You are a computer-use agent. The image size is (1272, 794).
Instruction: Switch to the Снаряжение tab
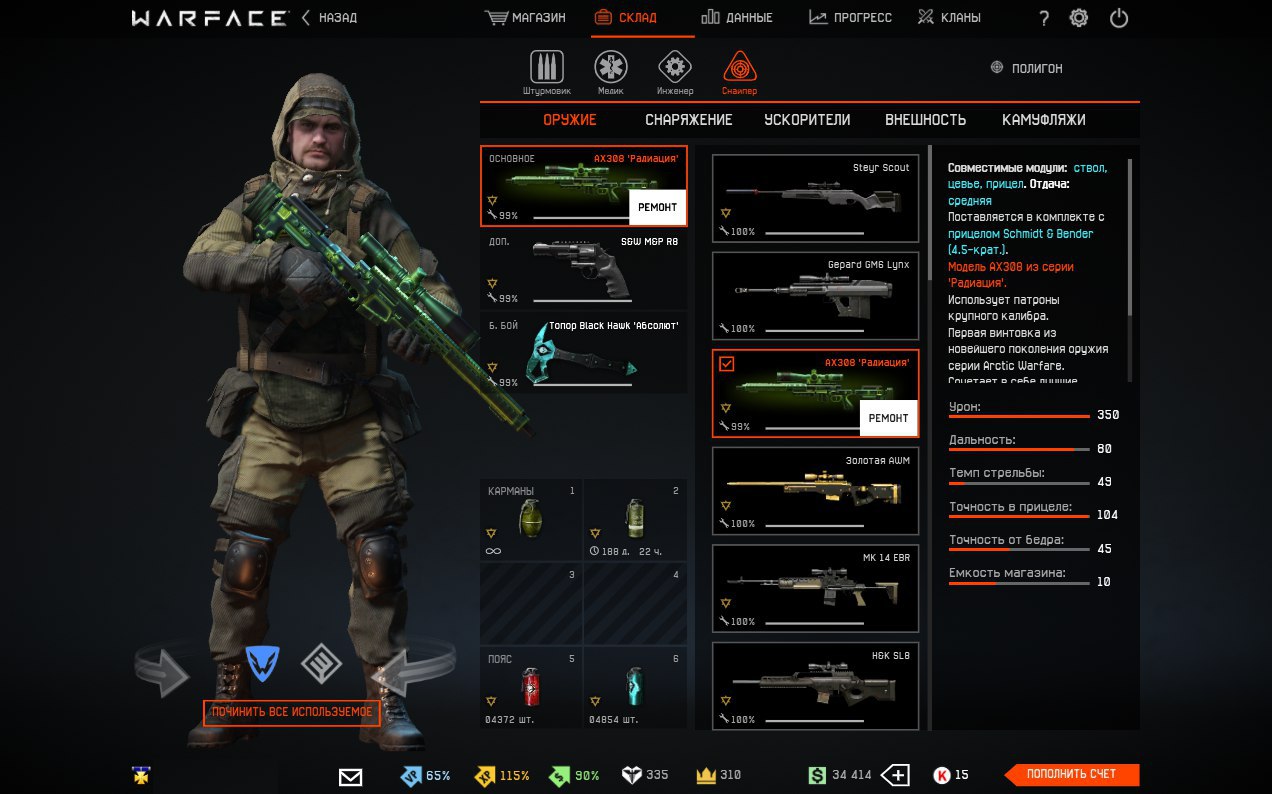(x=688, y=120)
